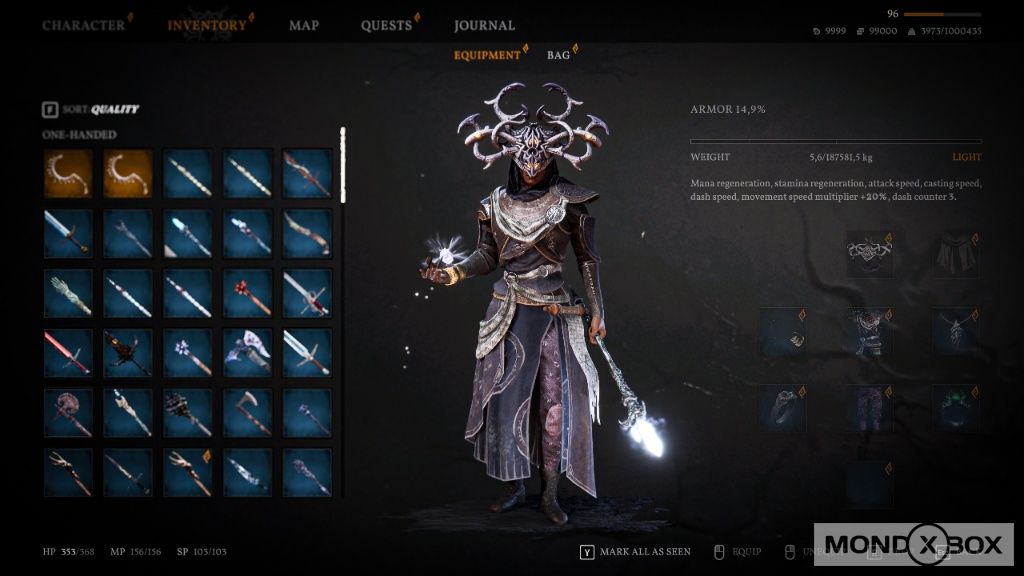This screenshot has width=1024, height=576.
Task: Choose the chest armor equipment slot
Action: pyautogui.click(x=870, y=331)
